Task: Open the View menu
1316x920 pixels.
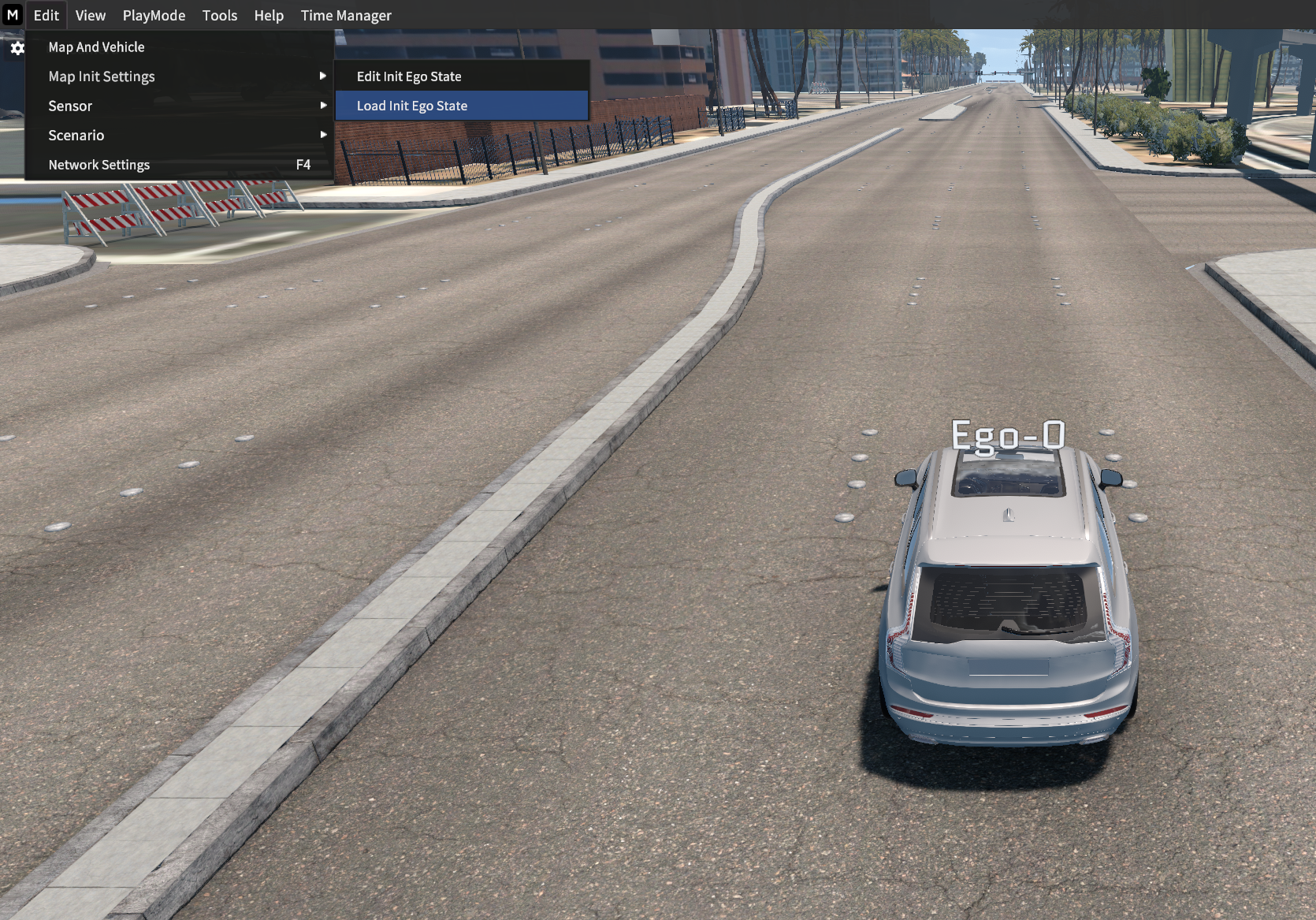Action: (91, 16)
